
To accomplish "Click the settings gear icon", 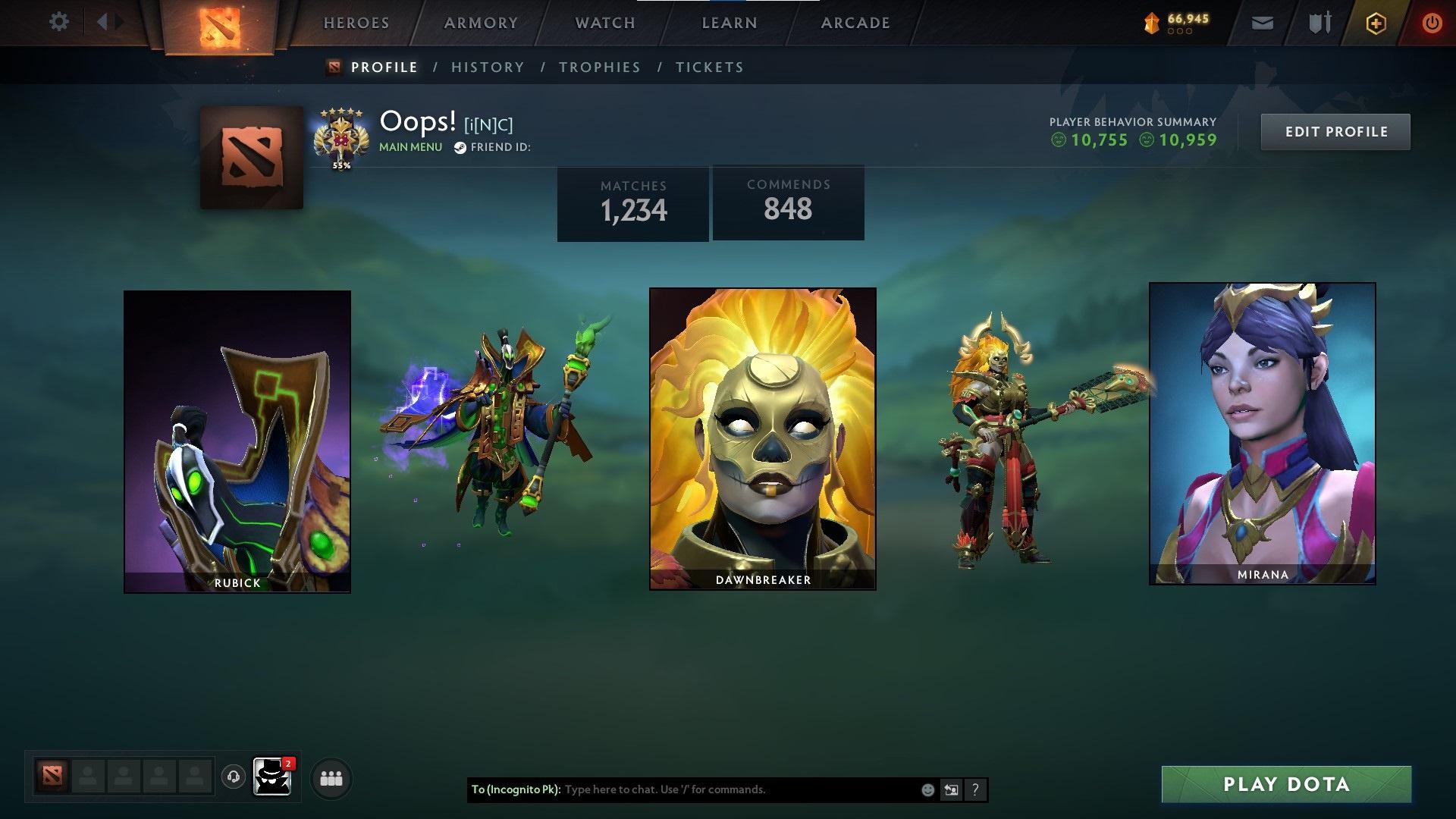I will [x=59, y=22].
